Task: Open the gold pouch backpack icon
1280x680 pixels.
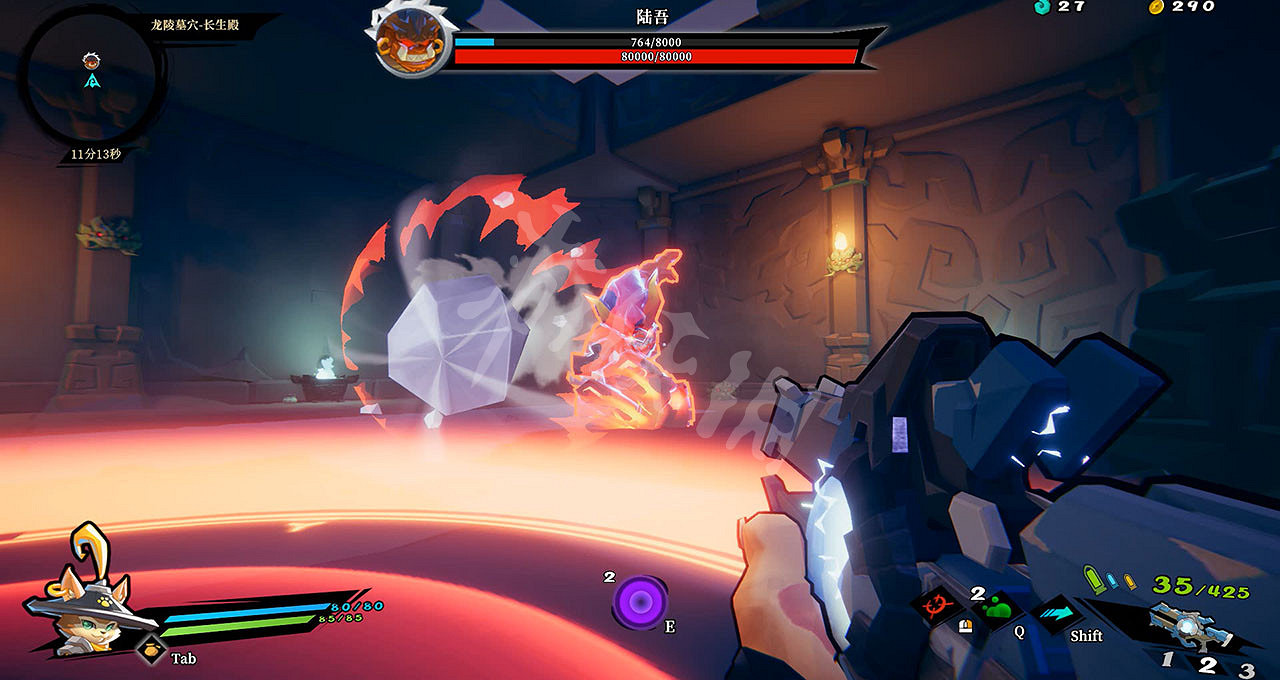Action: [150, 651]
